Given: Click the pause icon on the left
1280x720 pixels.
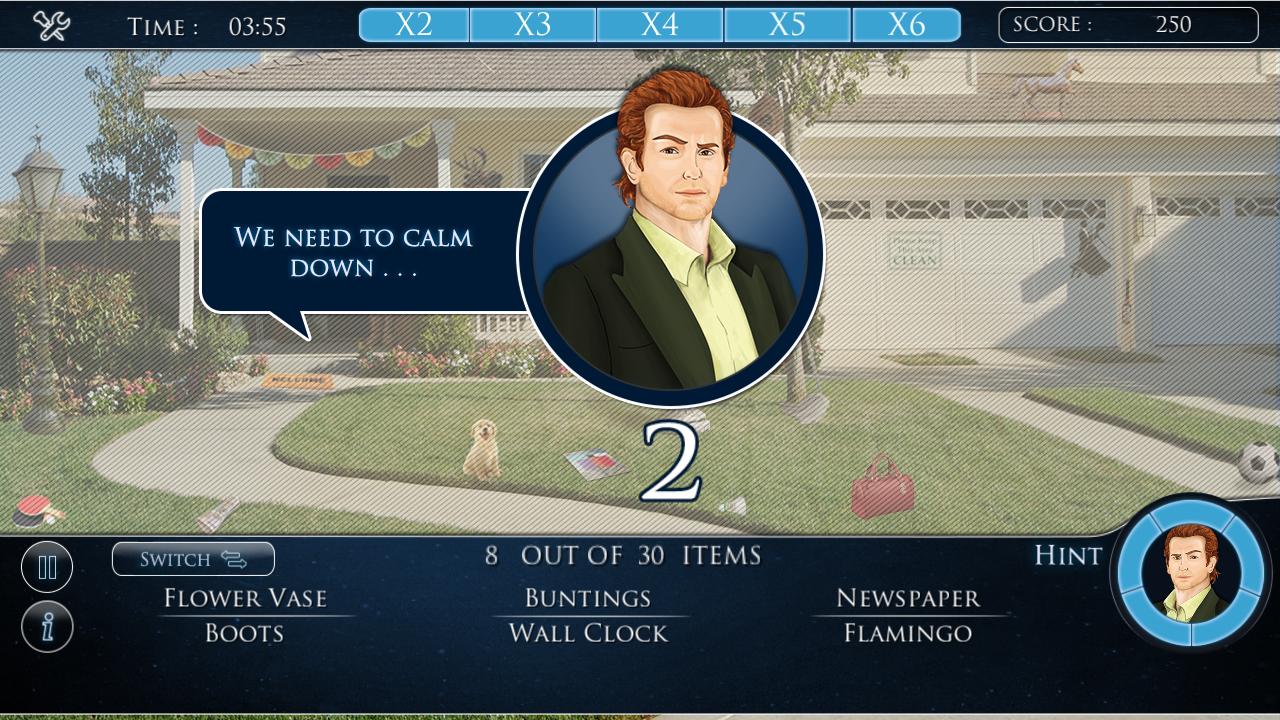Looking at the screenshot, I should [47, 566].
